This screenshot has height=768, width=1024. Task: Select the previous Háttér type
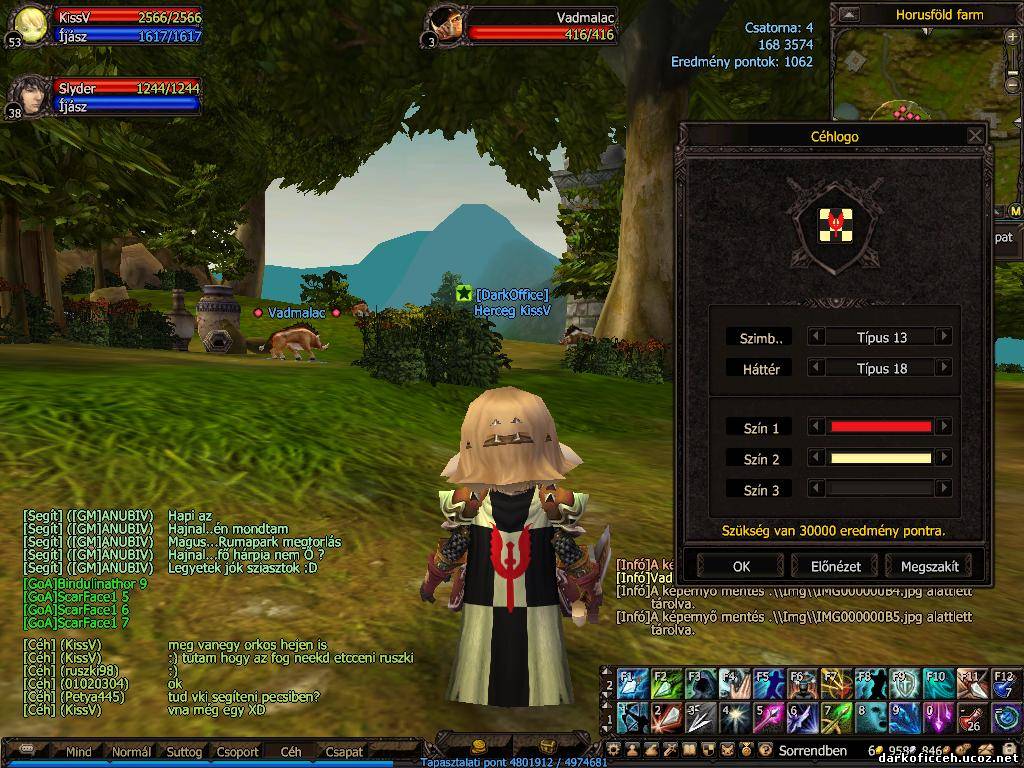click(x=817, y=368)
